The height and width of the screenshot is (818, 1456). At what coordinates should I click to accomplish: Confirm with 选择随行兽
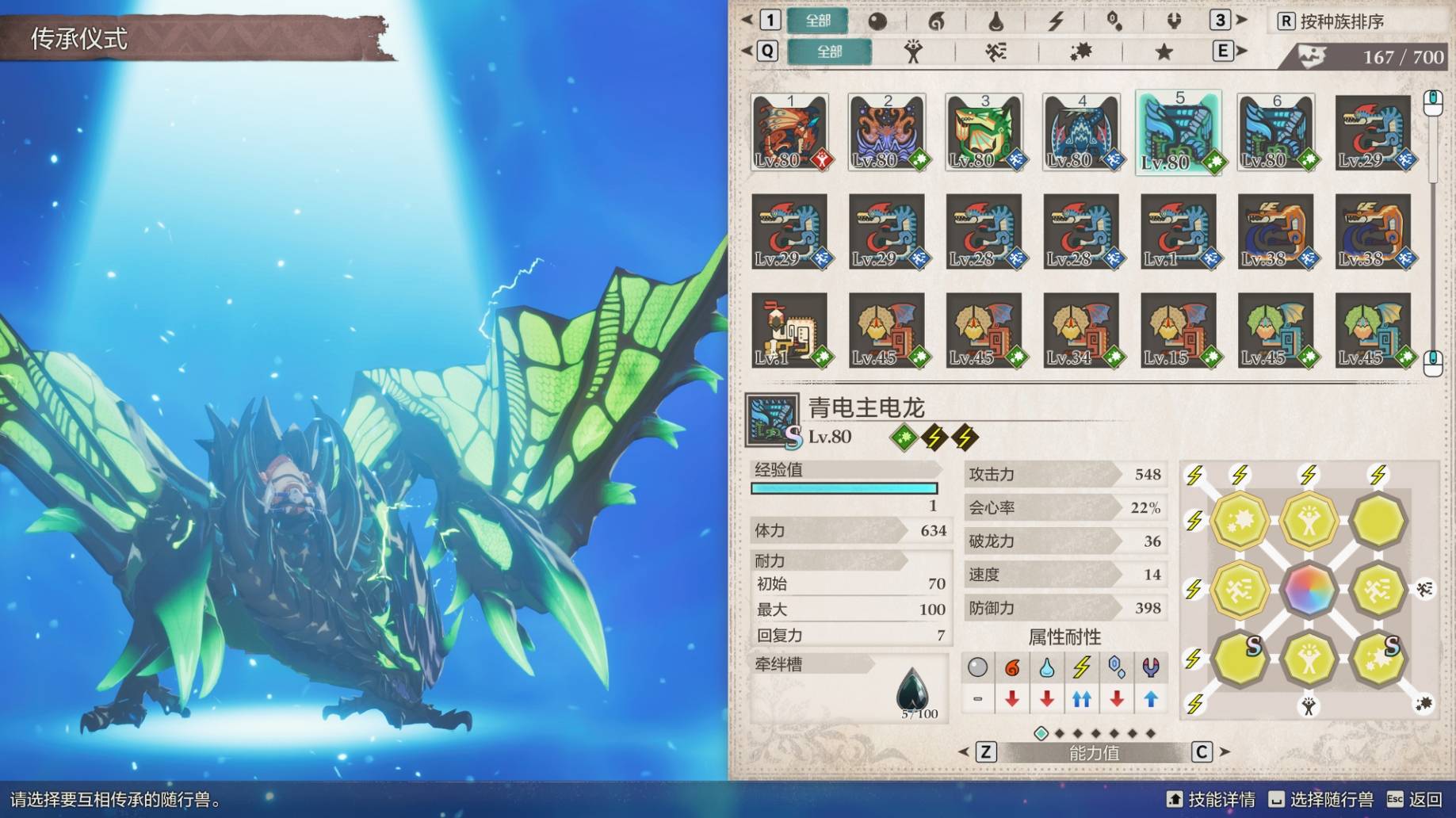(1320, 799)
